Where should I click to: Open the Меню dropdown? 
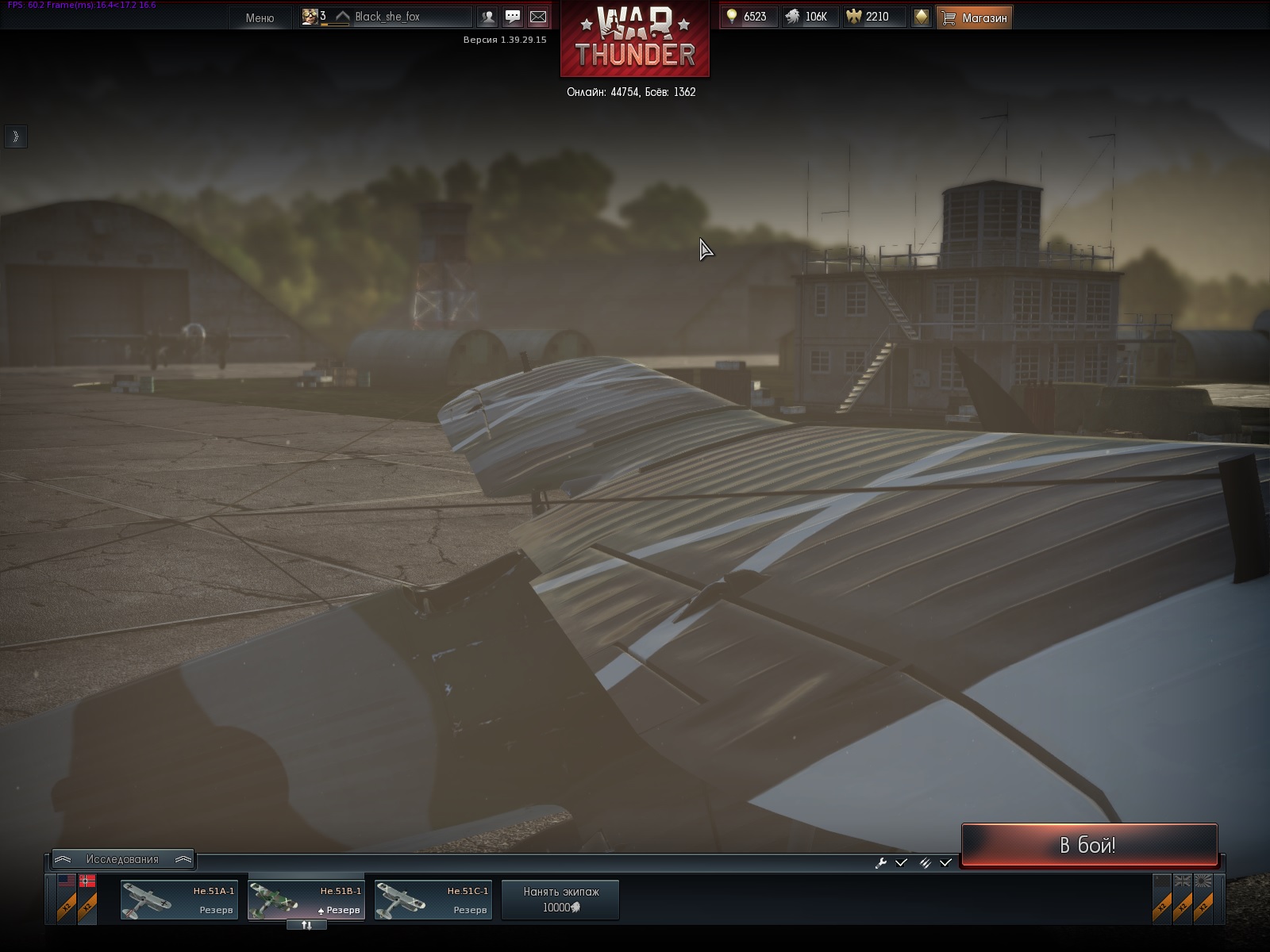[260, 17]
